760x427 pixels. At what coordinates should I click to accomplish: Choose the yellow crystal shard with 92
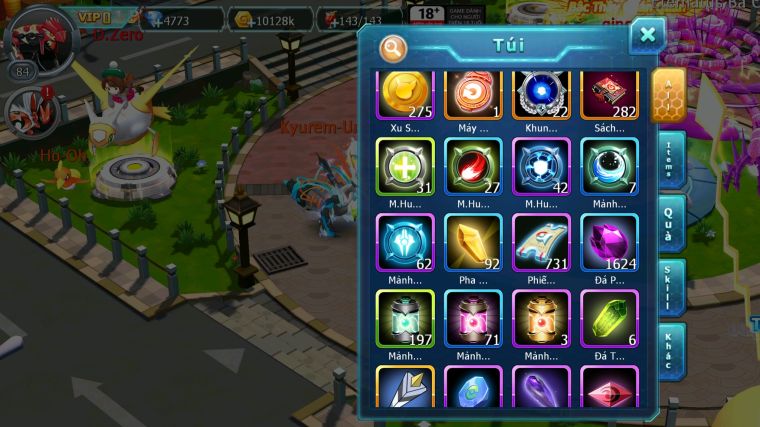pos(473,242)
